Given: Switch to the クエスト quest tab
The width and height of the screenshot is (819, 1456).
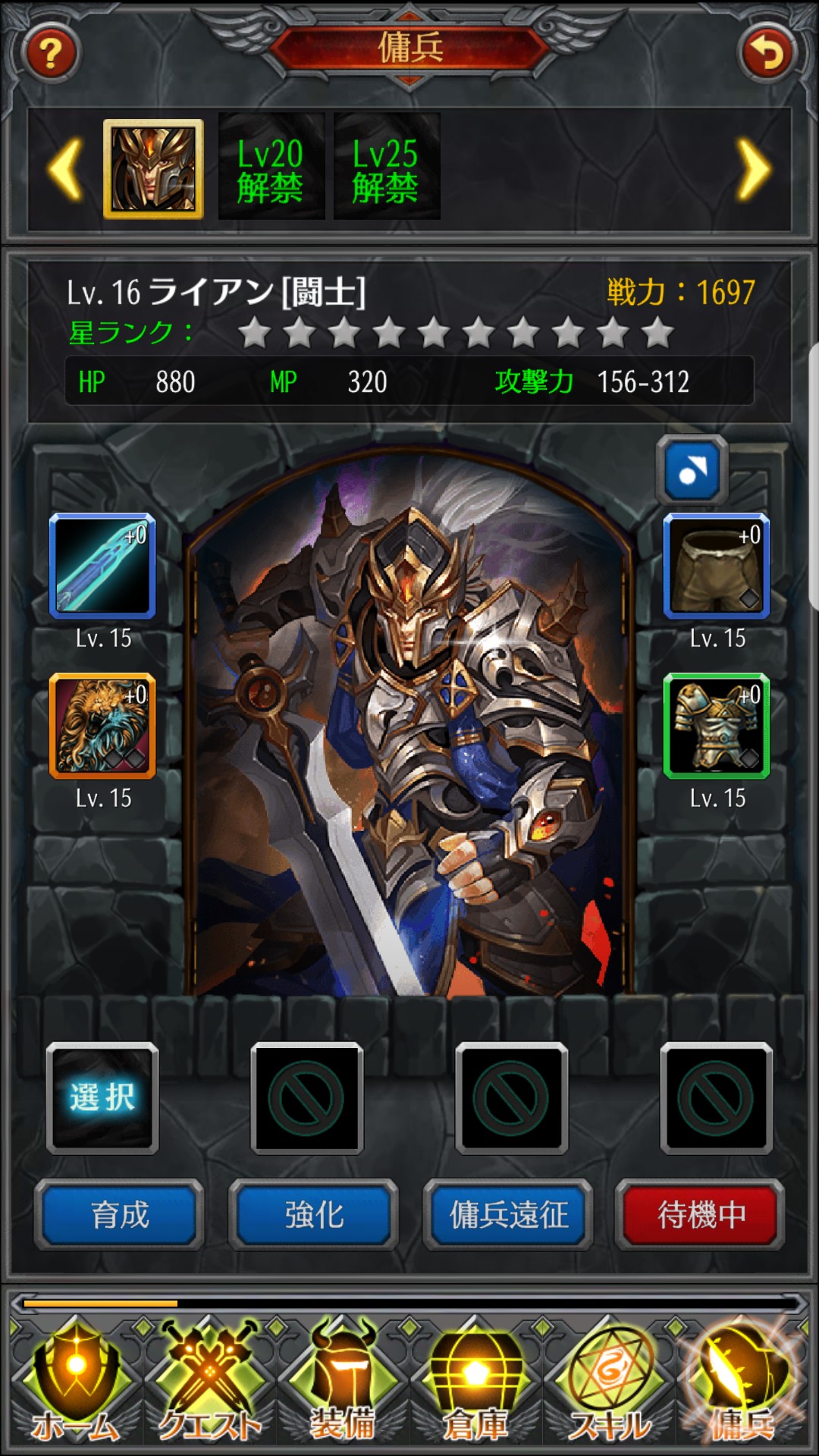Looking at the screenshot, I should [209, 1384].
